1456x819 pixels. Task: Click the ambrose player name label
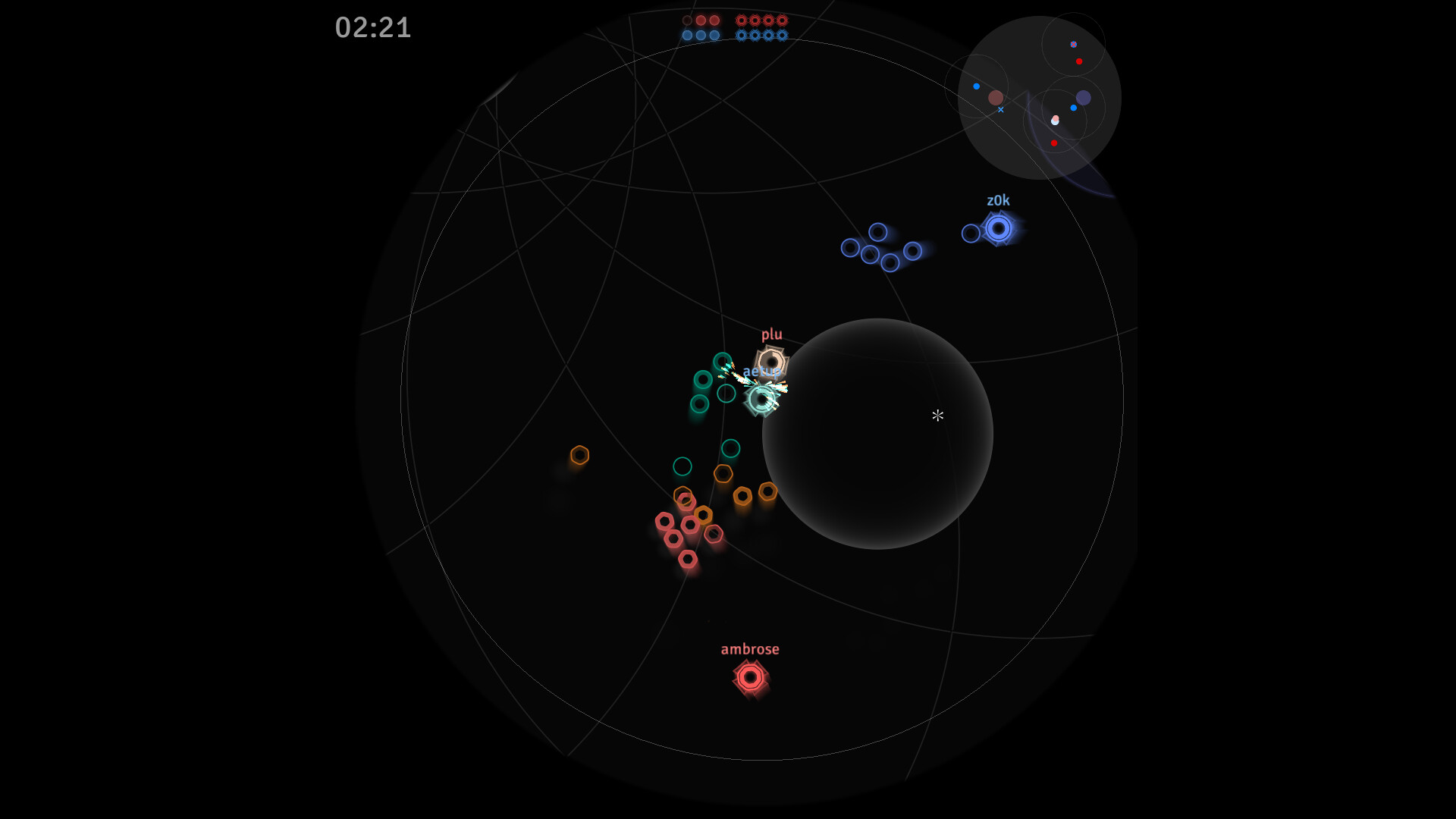(x=750, y=648)
